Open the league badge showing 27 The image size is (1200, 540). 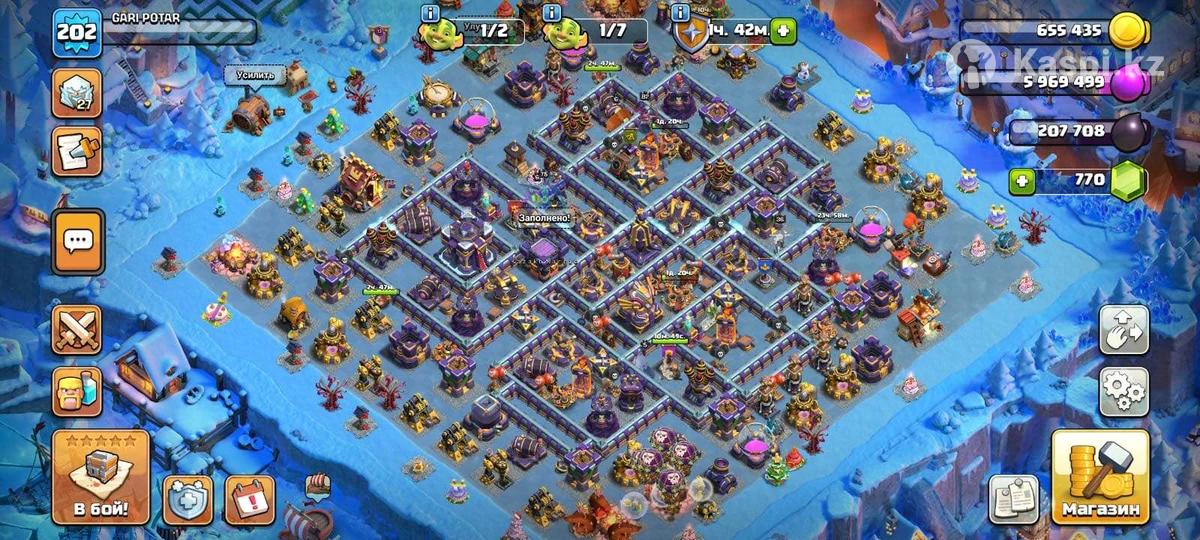click(x=77, y=93)
